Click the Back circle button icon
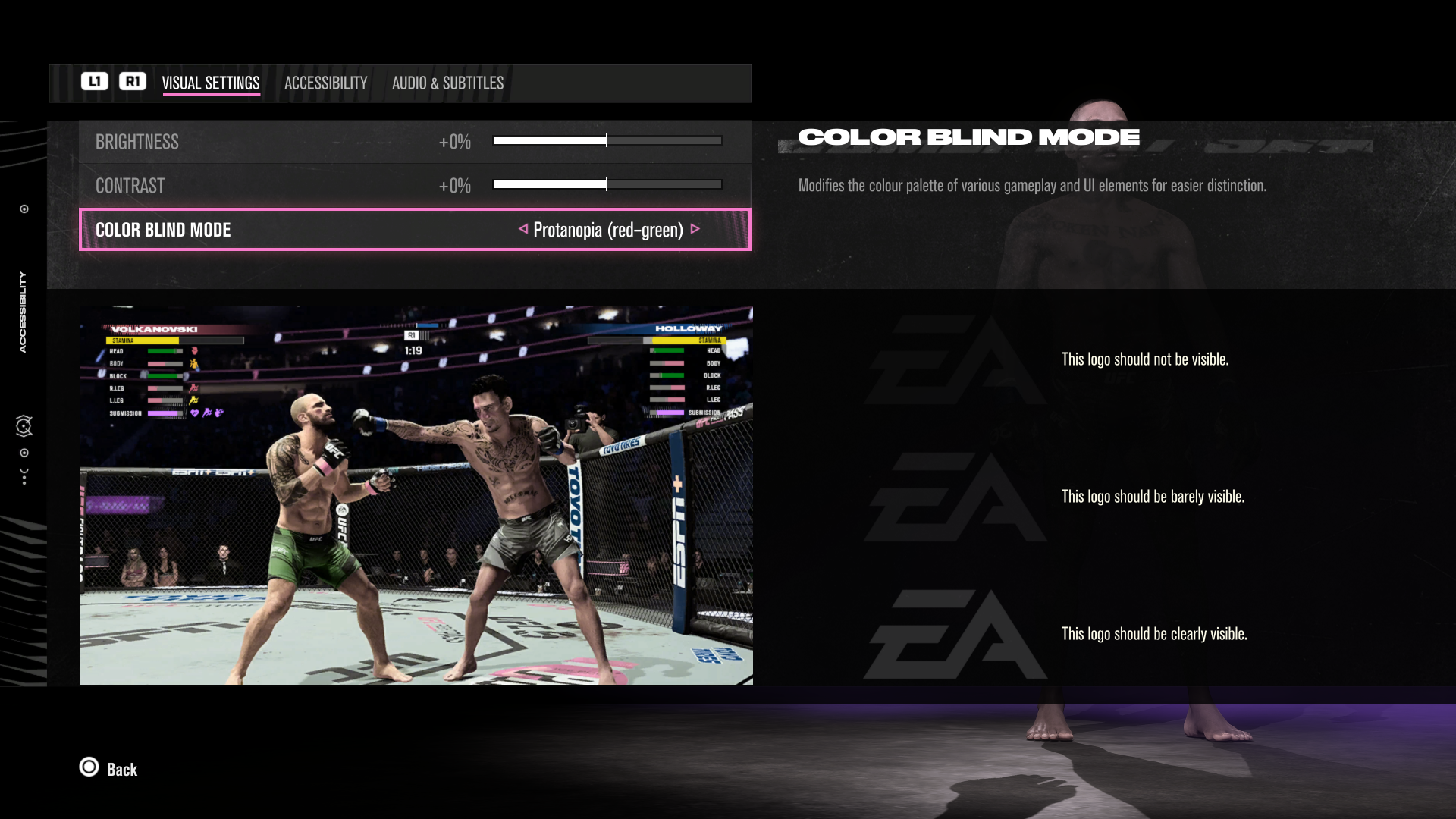Screen dimensions: 1456x819 click(89, 768)
